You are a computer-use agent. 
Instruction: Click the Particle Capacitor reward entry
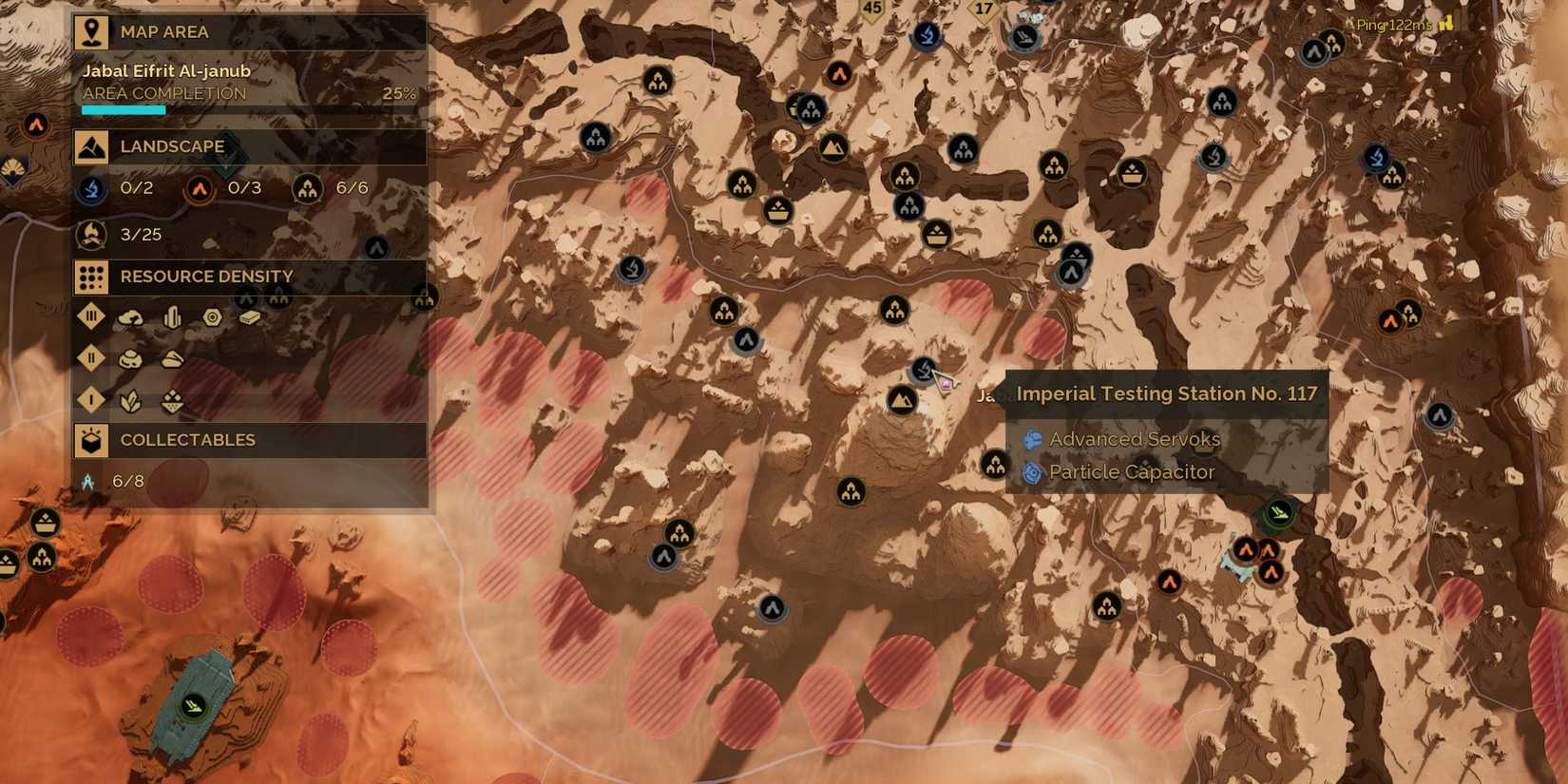[1131, 471]
